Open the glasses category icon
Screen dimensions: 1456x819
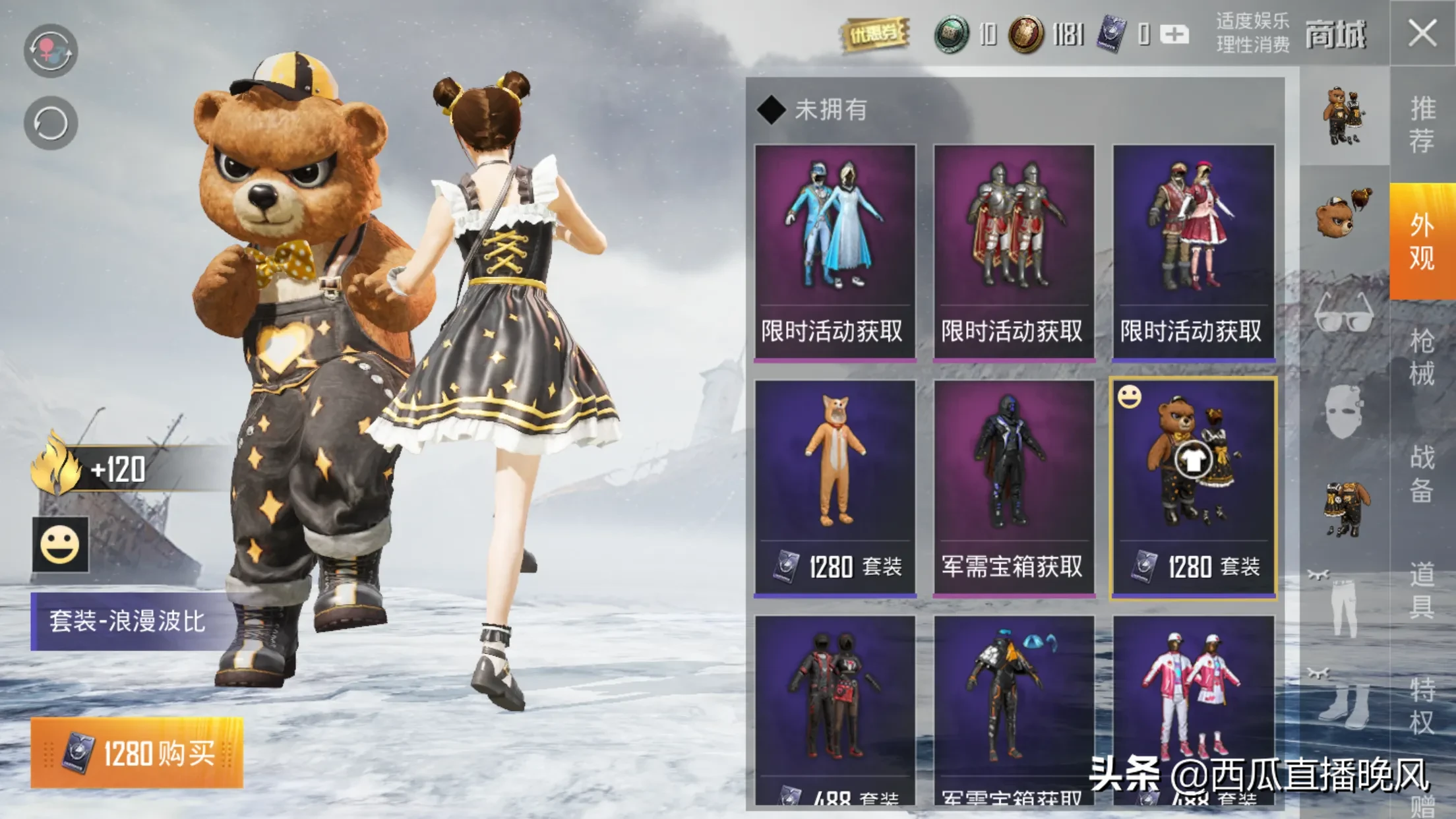coord(1344,312)
